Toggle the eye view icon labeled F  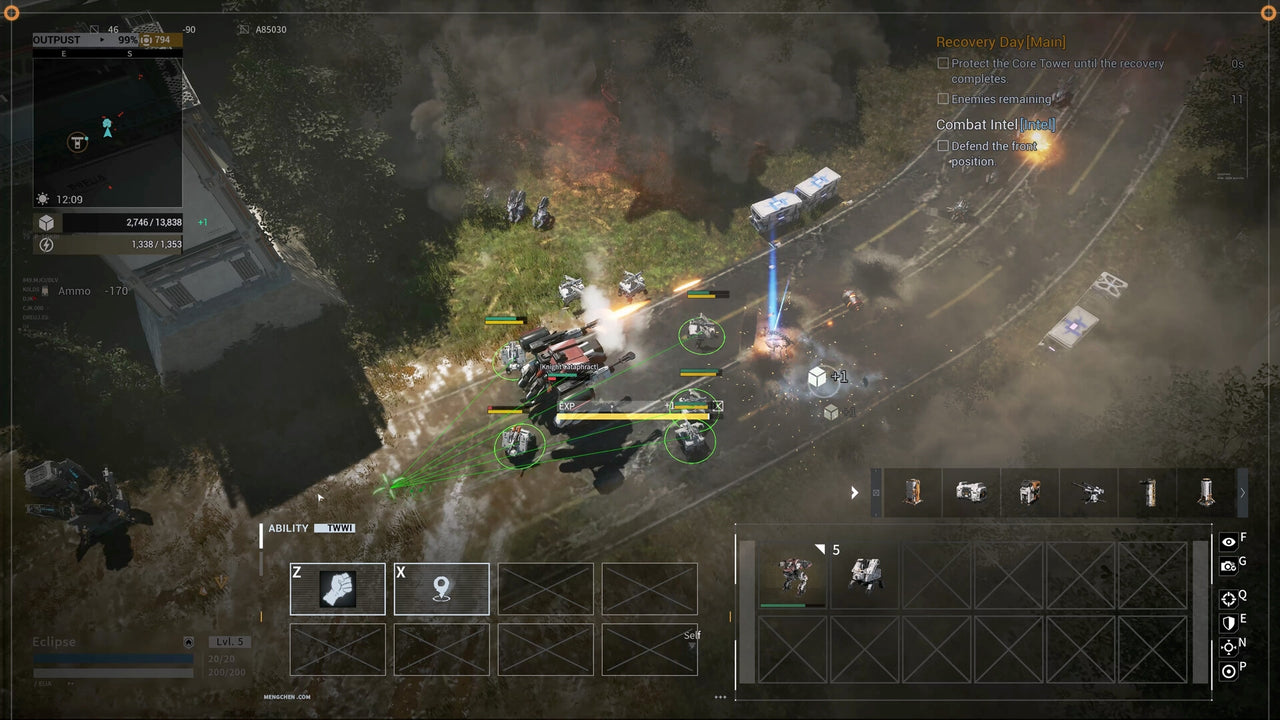point(1228,541)
